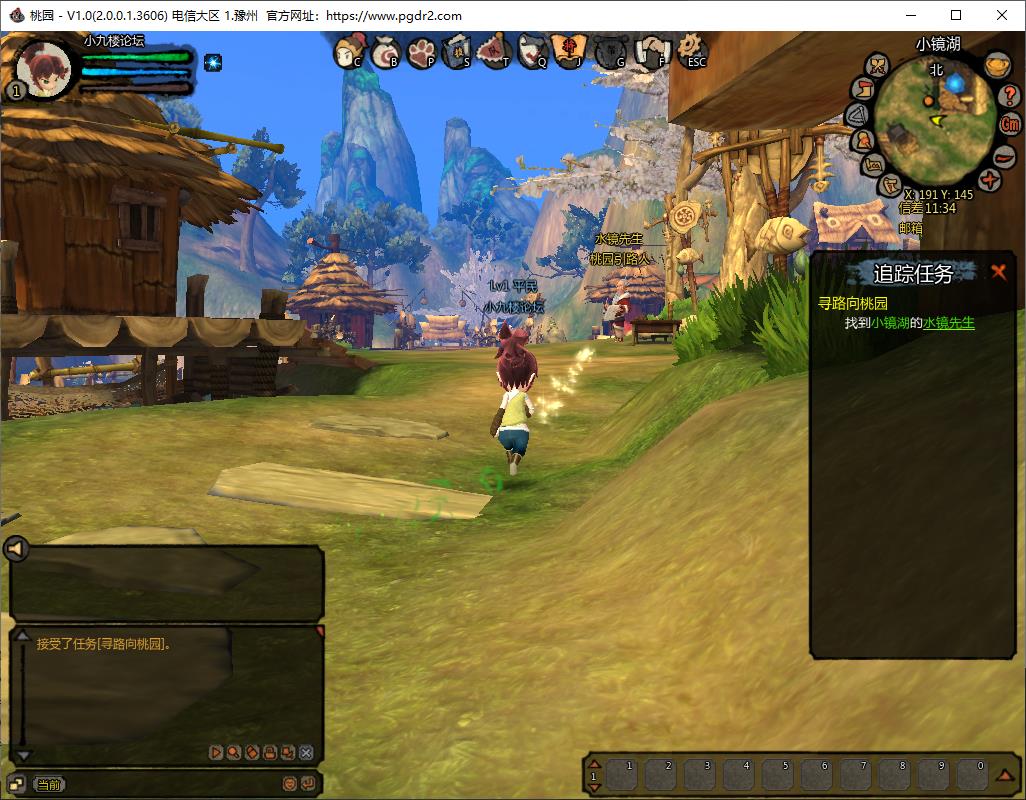Open the friends handshake icon labeled F
Image resolution: width=1026 pixels, height=800 pixels.
tap(653, 50)
